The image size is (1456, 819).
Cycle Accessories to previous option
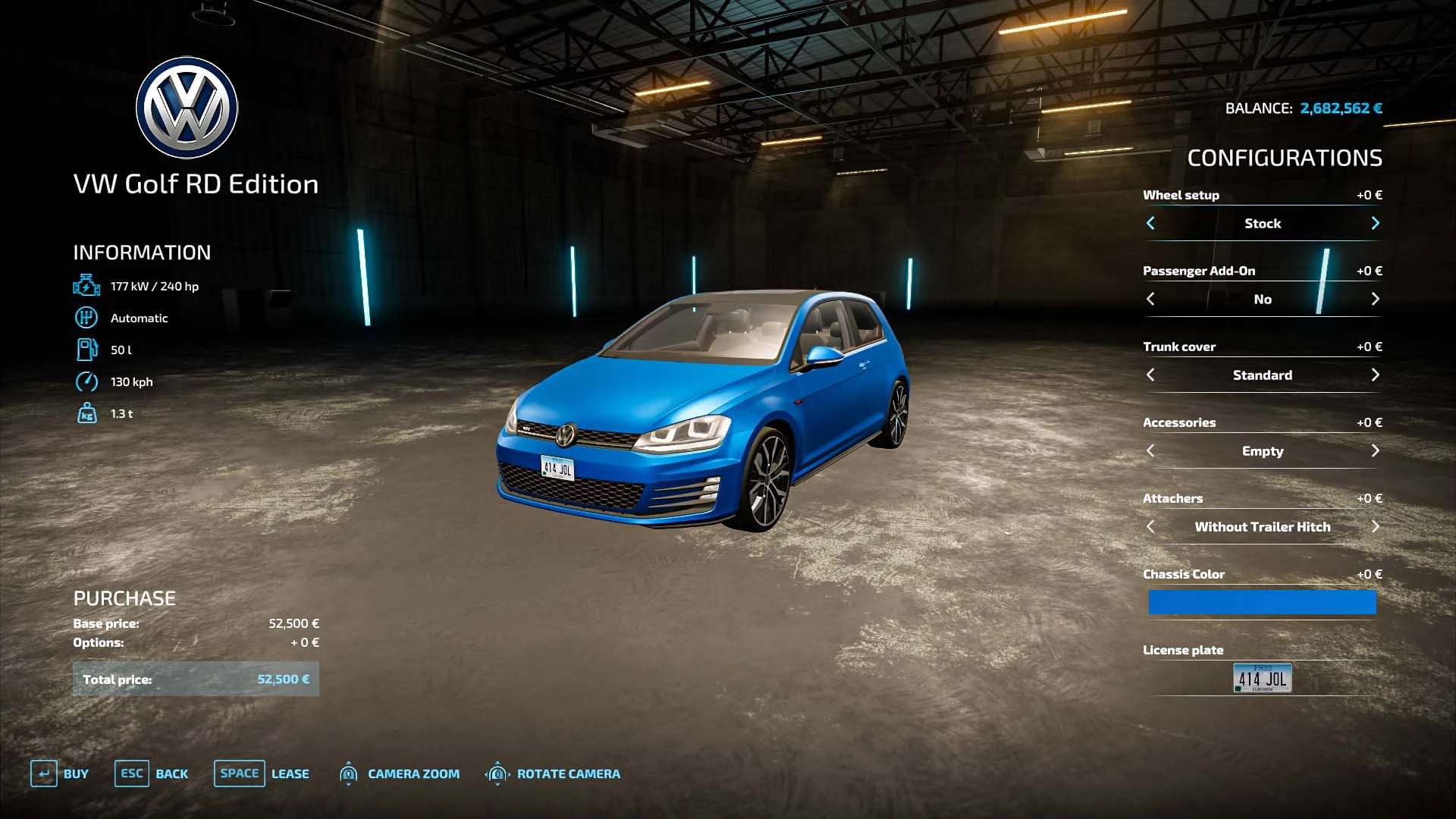[1150, 450]
